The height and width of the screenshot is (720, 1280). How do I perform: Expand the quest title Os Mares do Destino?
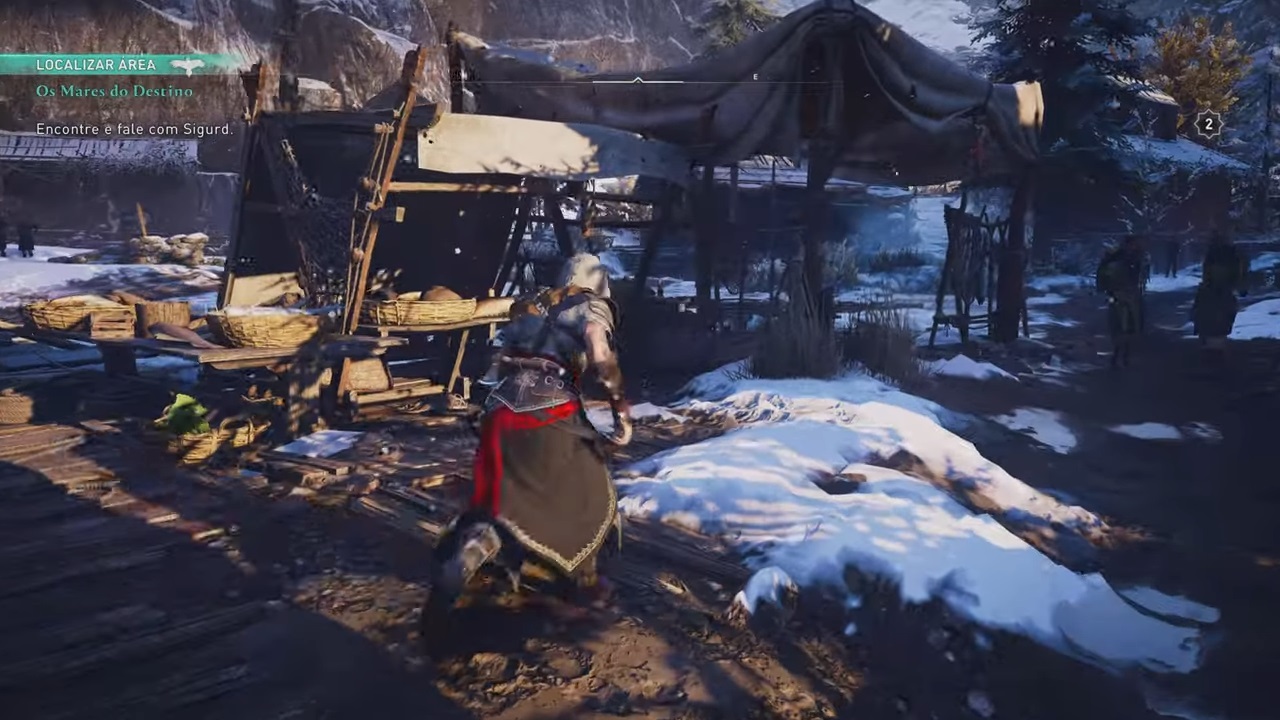114,91
